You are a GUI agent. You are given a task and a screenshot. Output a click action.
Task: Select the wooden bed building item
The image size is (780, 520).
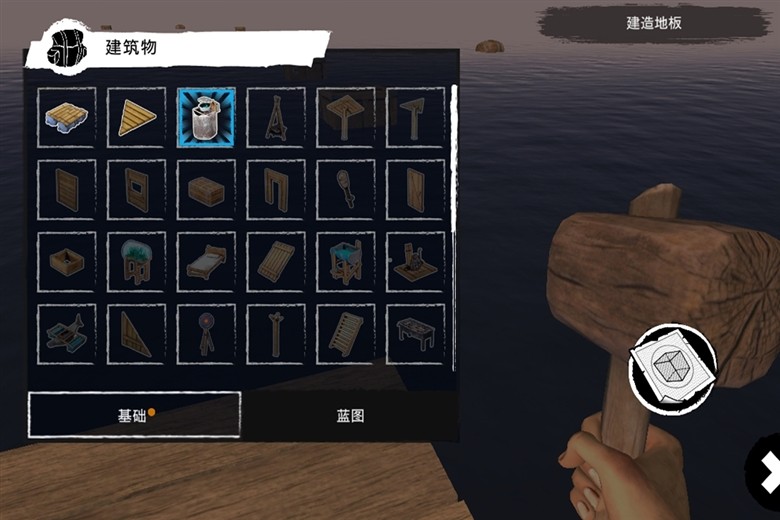(206, 262)
